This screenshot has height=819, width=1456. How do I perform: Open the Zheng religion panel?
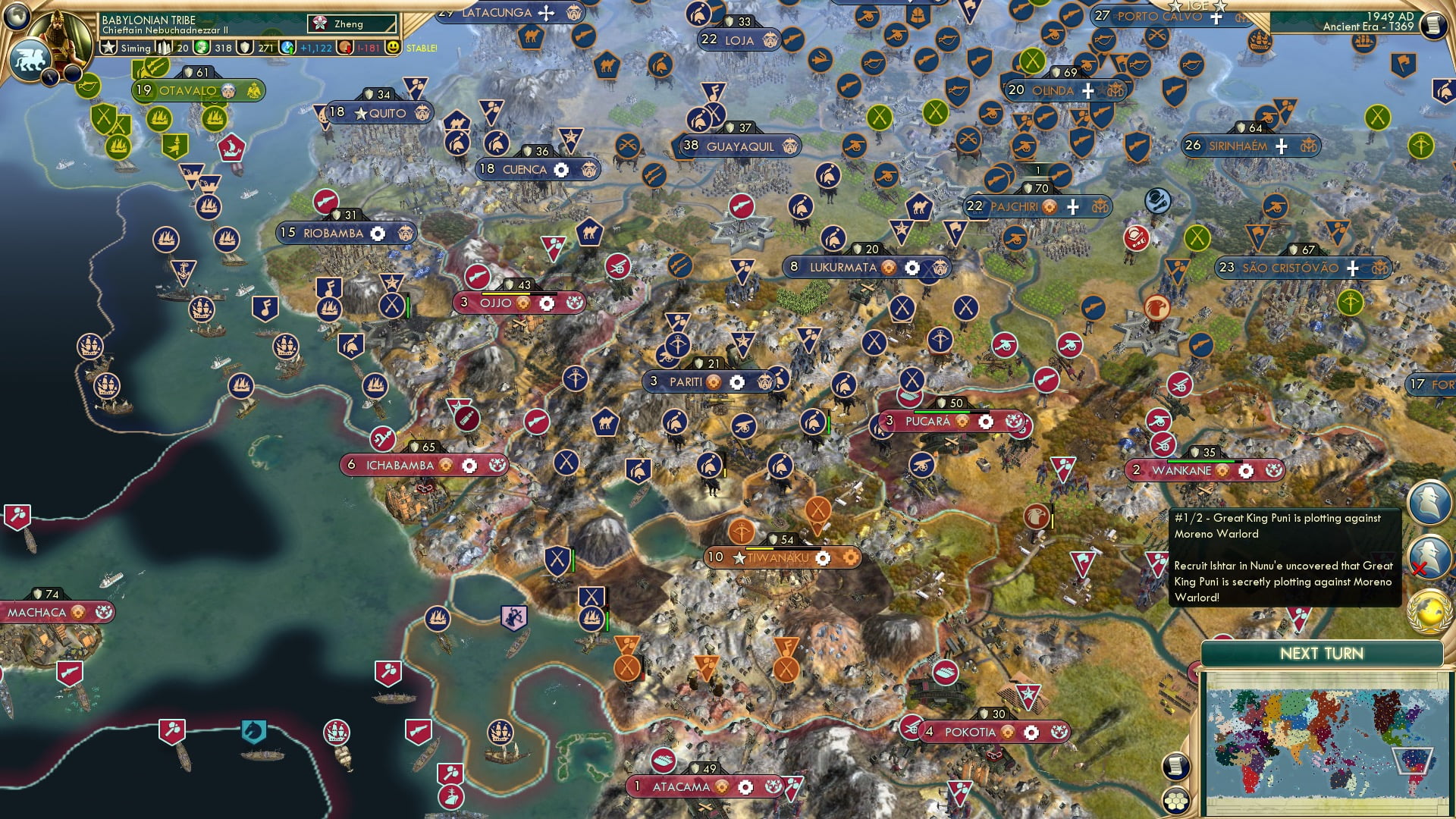352,24
